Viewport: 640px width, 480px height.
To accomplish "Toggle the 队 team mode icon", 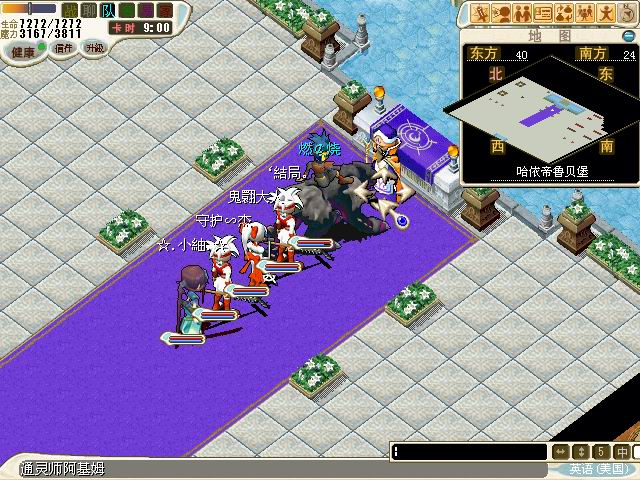I will pos(107,10).
